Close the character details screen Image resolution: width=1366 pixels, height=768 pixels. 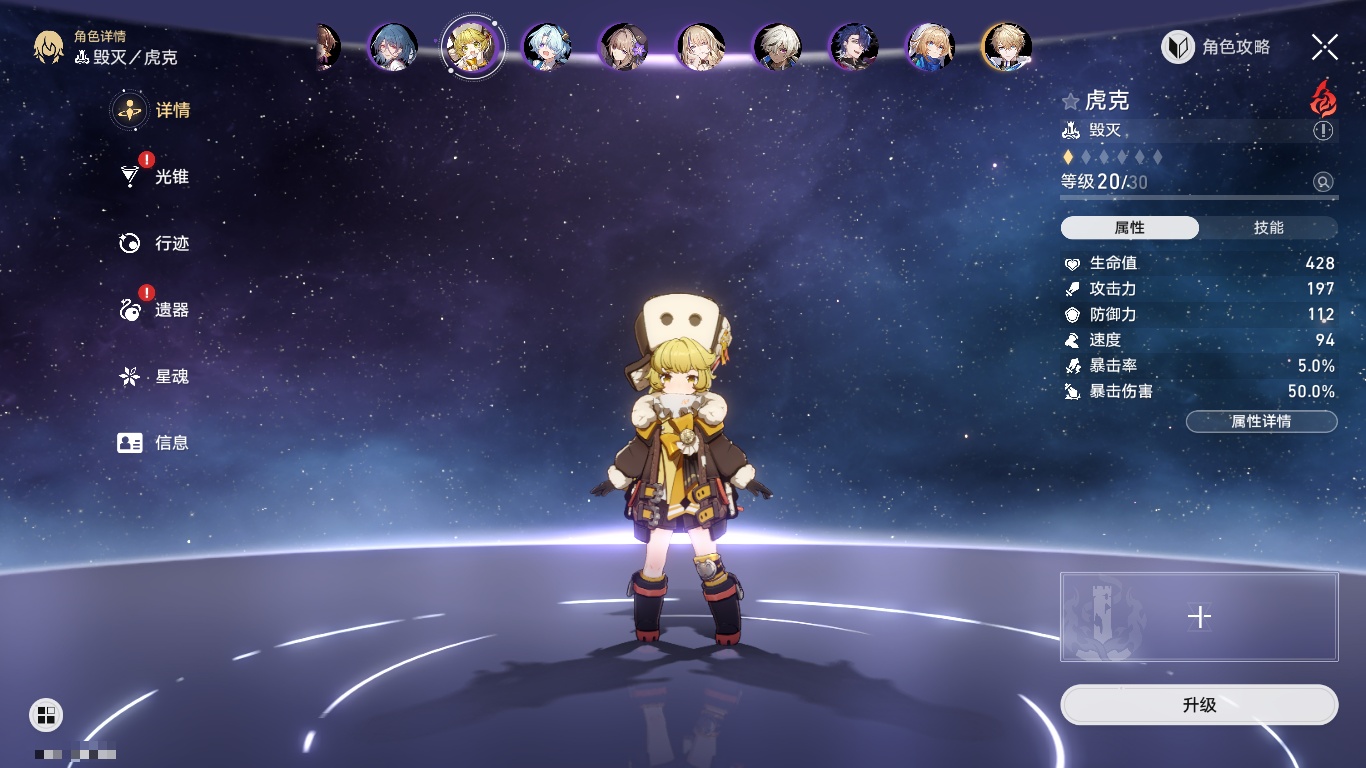click(1325, 47)
